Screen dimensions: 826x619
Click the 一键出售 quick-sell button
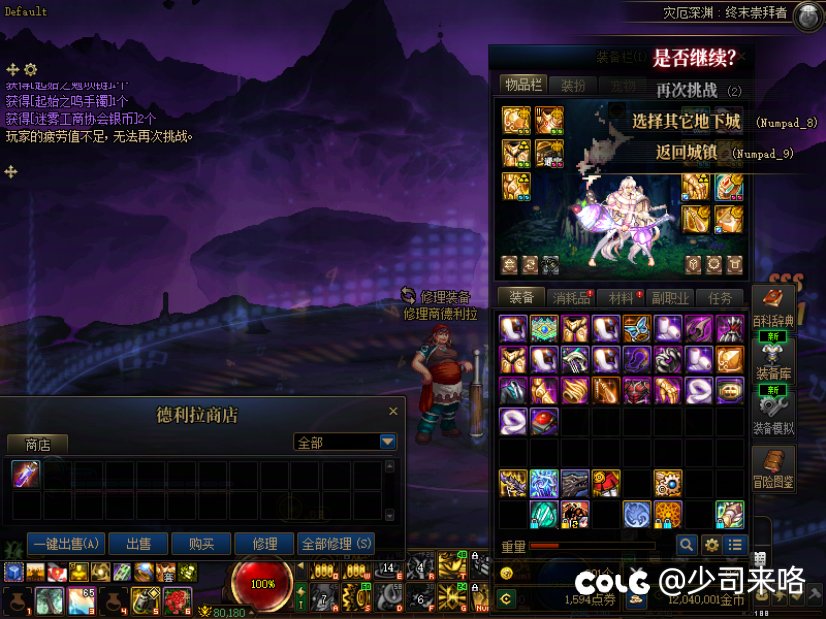(x=66, y=544)
